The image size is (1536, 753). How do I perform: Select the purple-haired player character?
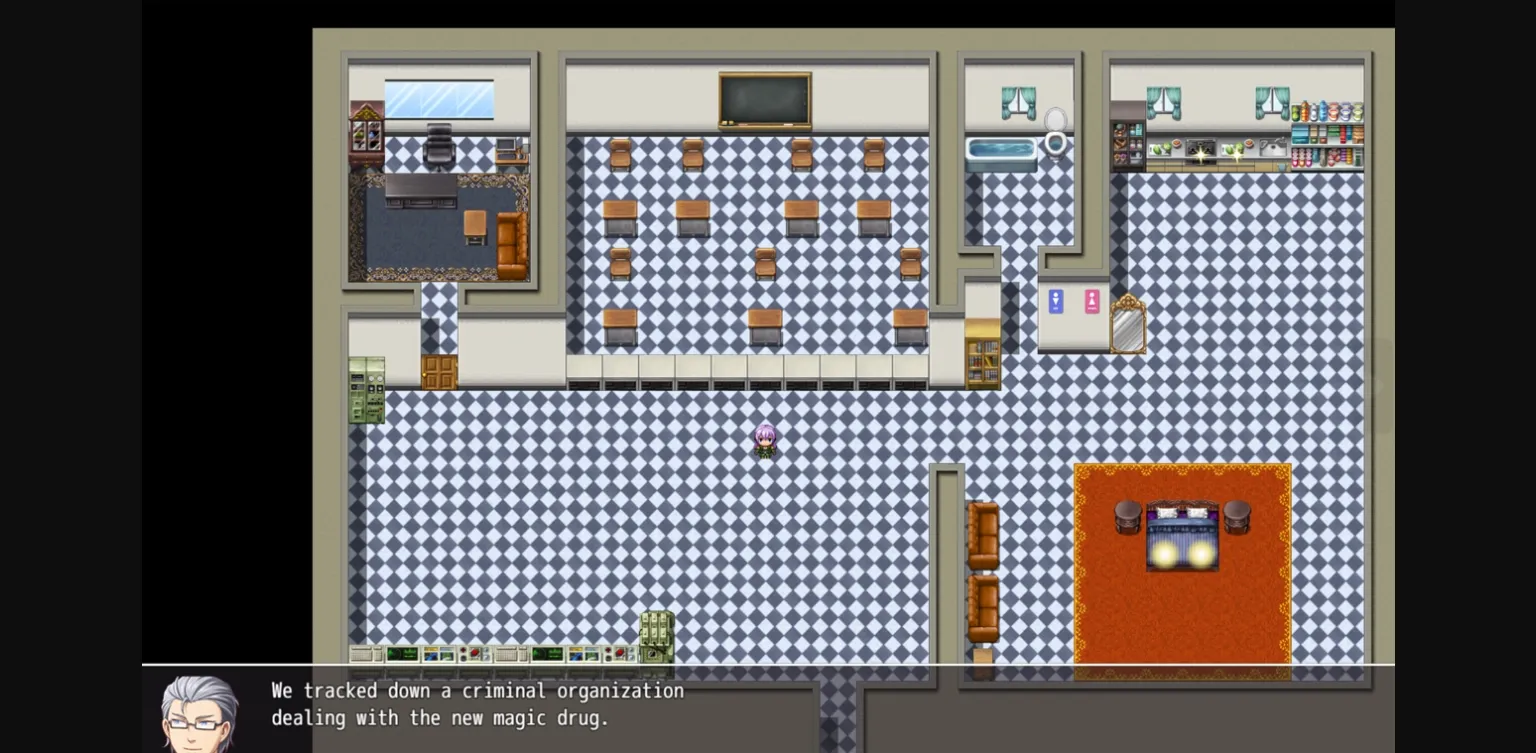point(764,440)
